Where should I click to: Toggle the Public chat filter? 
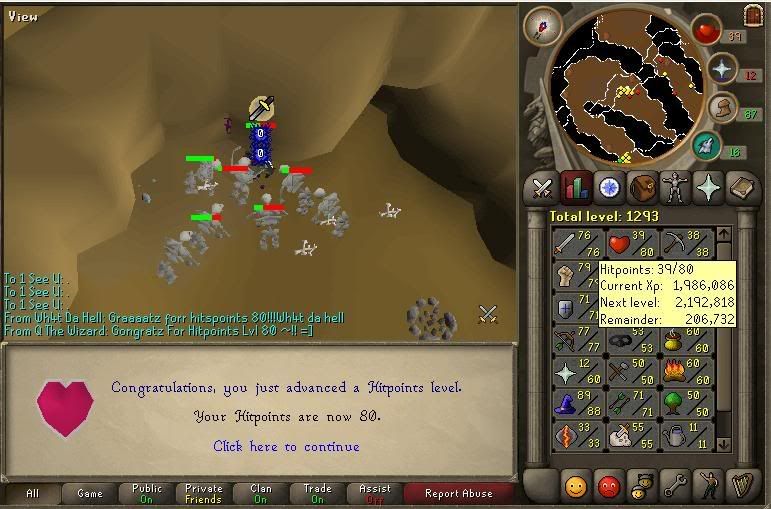tap(147, 493)
